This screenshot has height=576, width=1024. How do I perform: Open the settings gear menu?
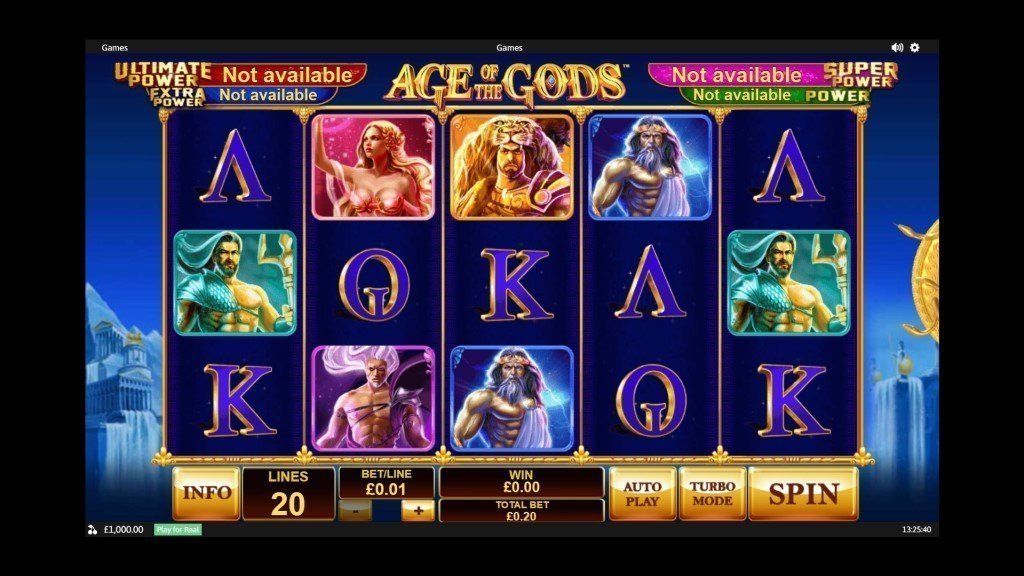coord(914,47)
